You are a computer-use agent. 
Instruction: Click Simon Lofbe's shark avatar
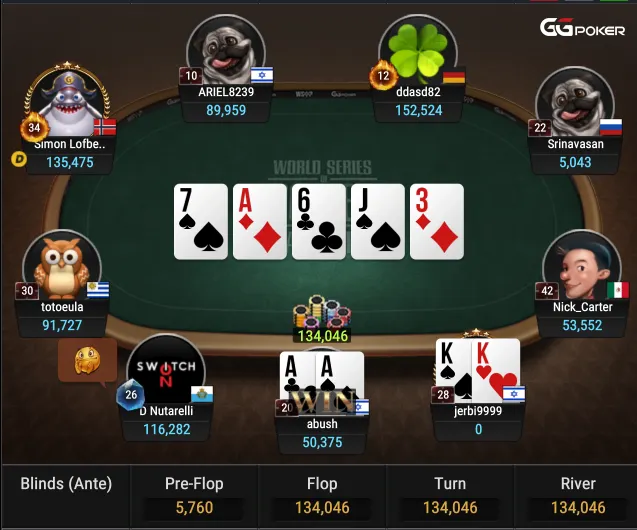68,104
